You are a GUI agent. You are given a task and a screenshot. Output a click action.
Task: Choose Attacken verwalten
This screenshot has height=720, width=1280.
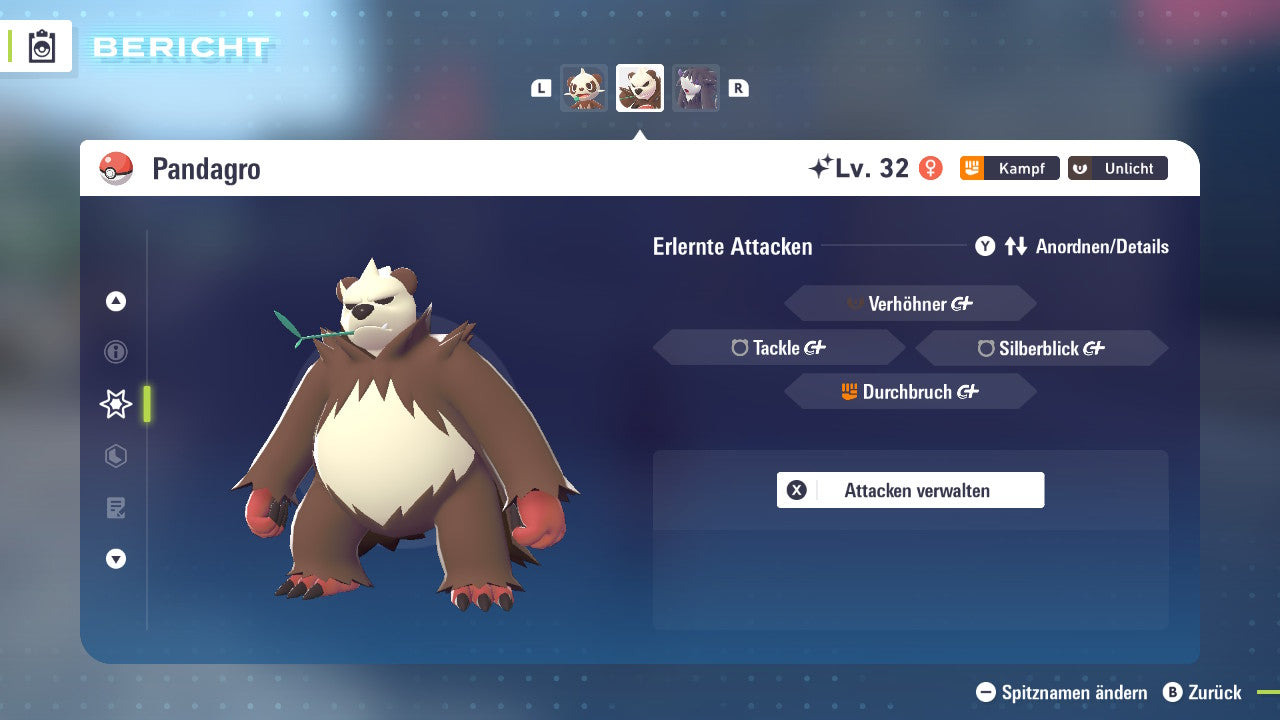(x=910, y=490)
